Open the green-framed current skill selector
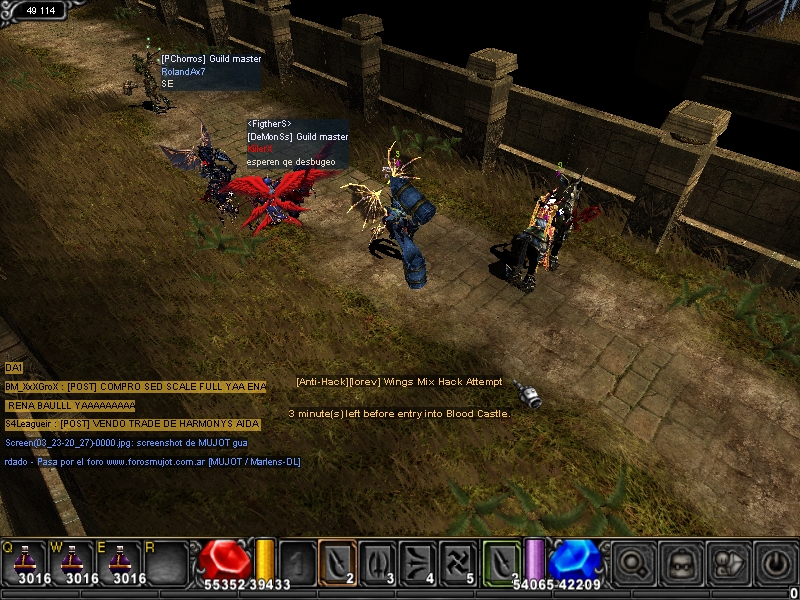The height and width of the screenshot is (600, 800). point(503,560)
